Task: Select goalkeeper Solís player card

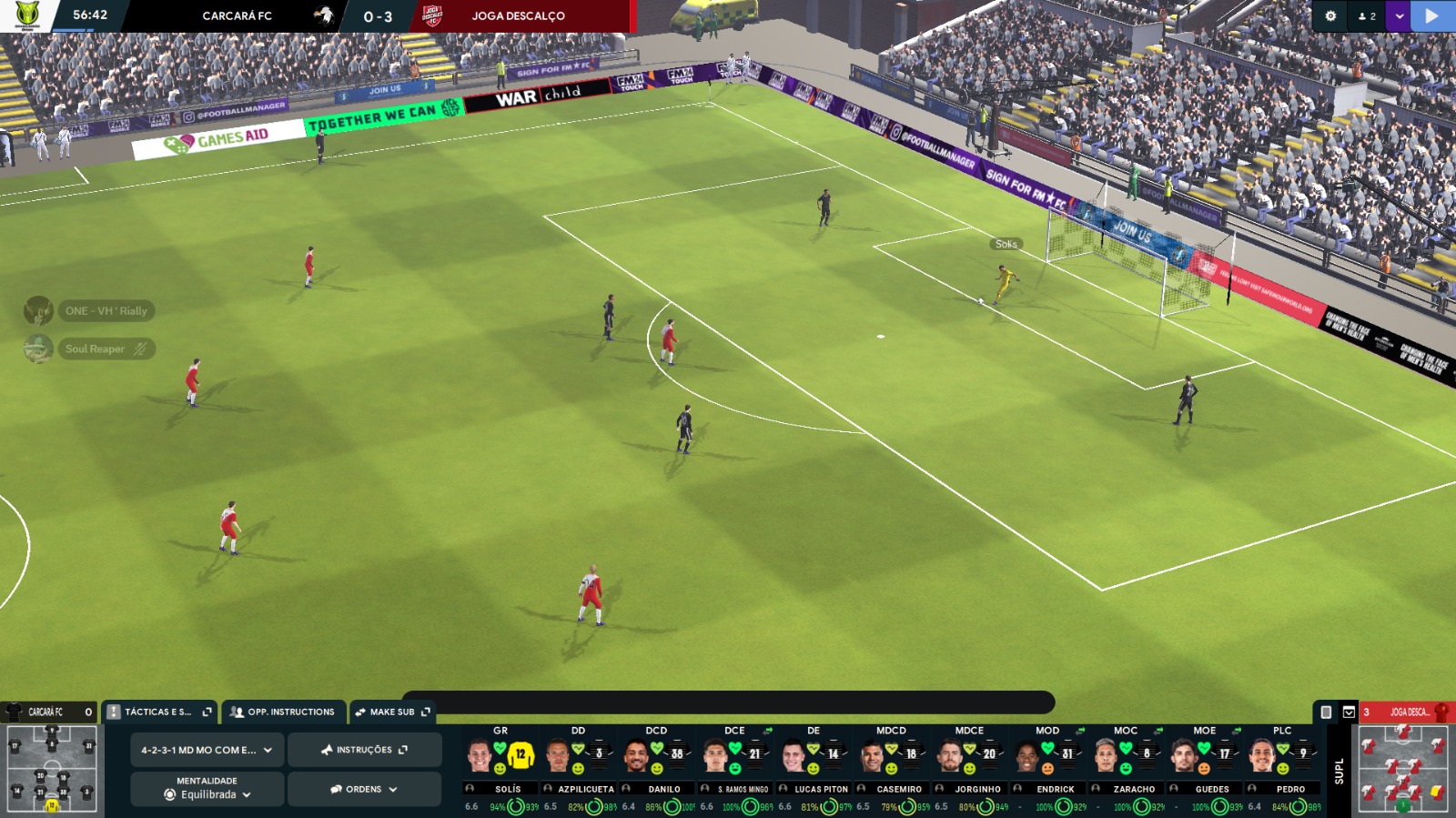Action: click(x=500, y=764)
